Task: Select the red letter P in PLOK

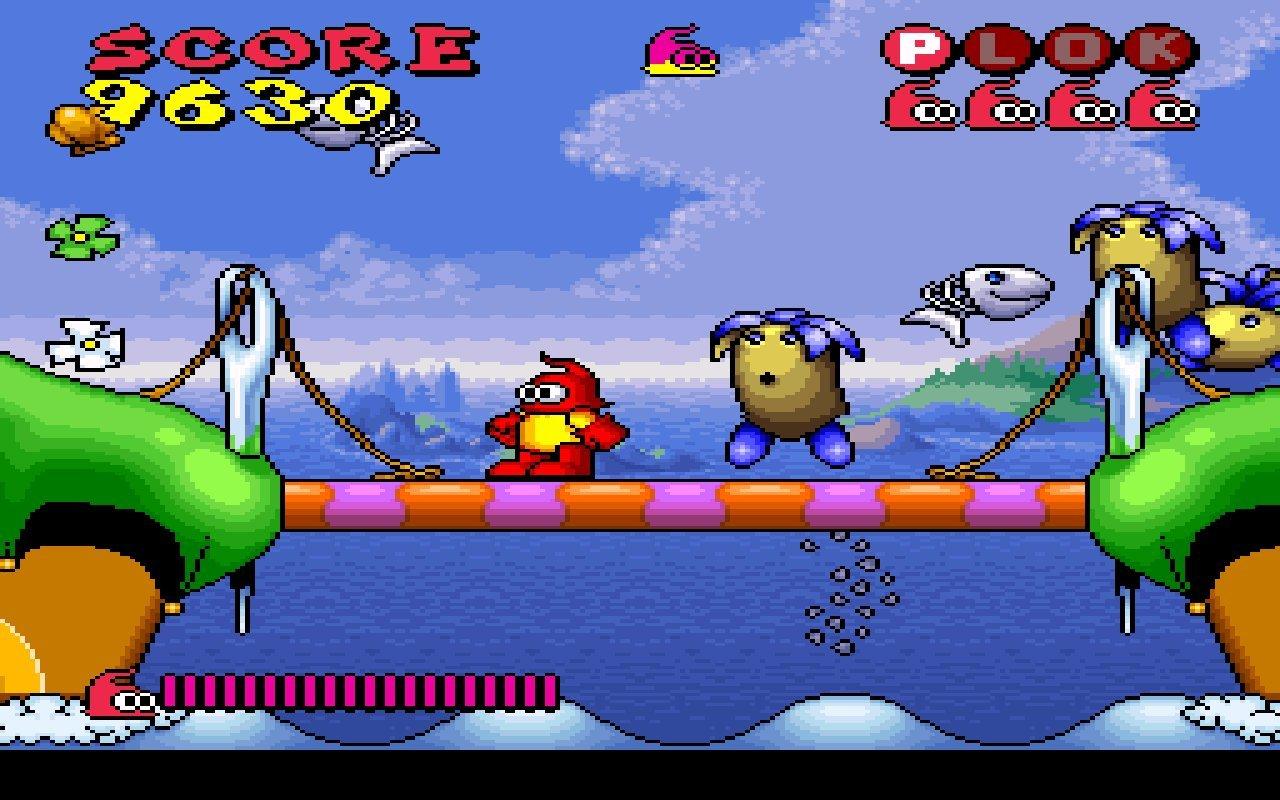Action: (917, 47)
